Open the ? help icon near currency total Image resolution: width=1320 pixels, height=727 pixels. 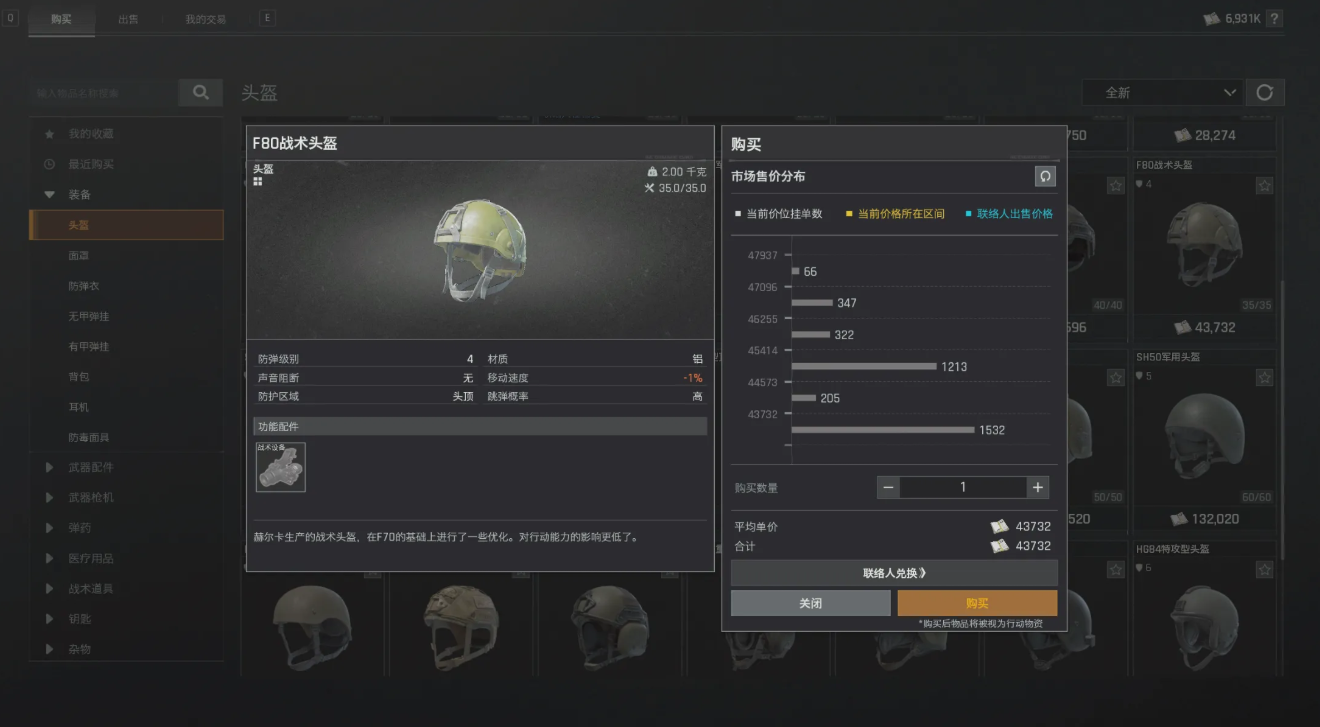(x=1274, y=17)
